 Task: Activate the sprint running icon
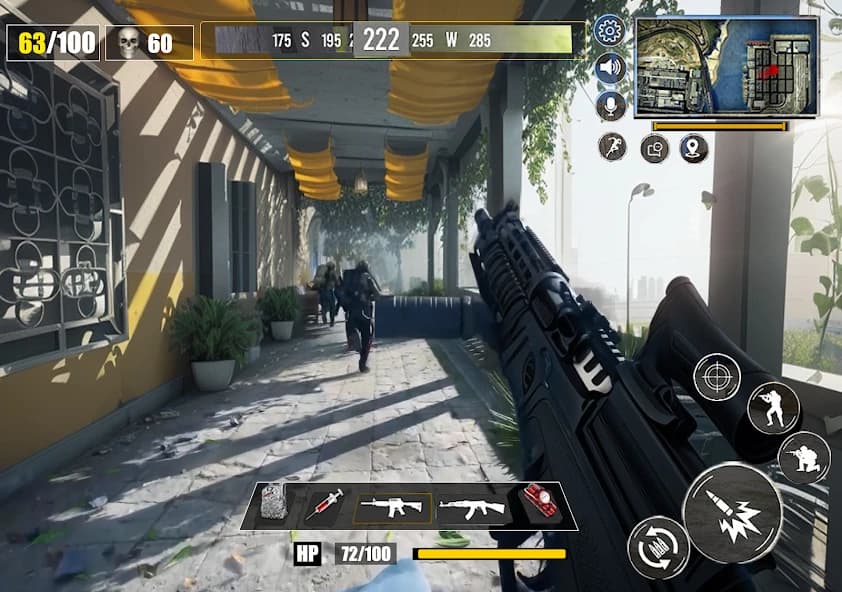612,147
